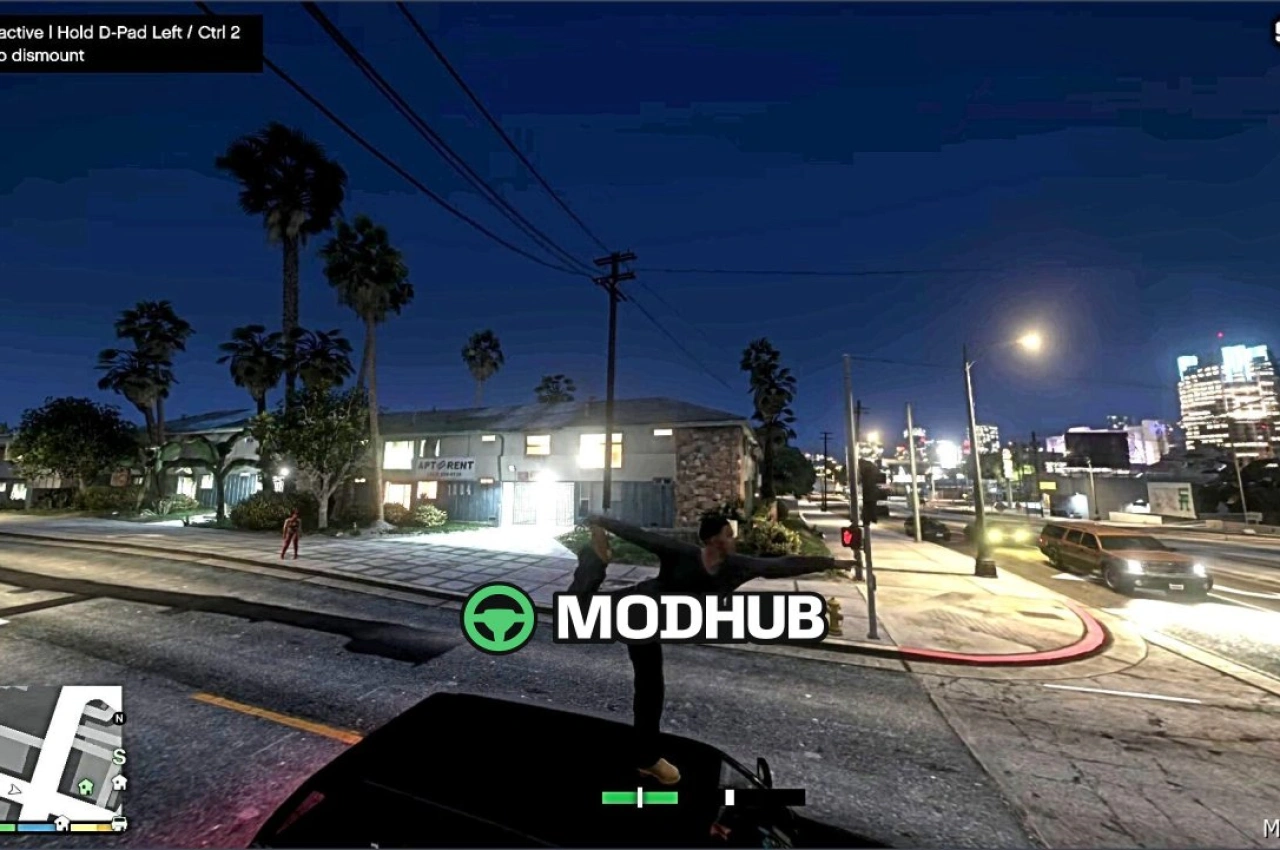Viewport: 1280px width, 850px height.
Task: Click the bus depot icon on the minimap corner
Action: [x=119, y=824]
